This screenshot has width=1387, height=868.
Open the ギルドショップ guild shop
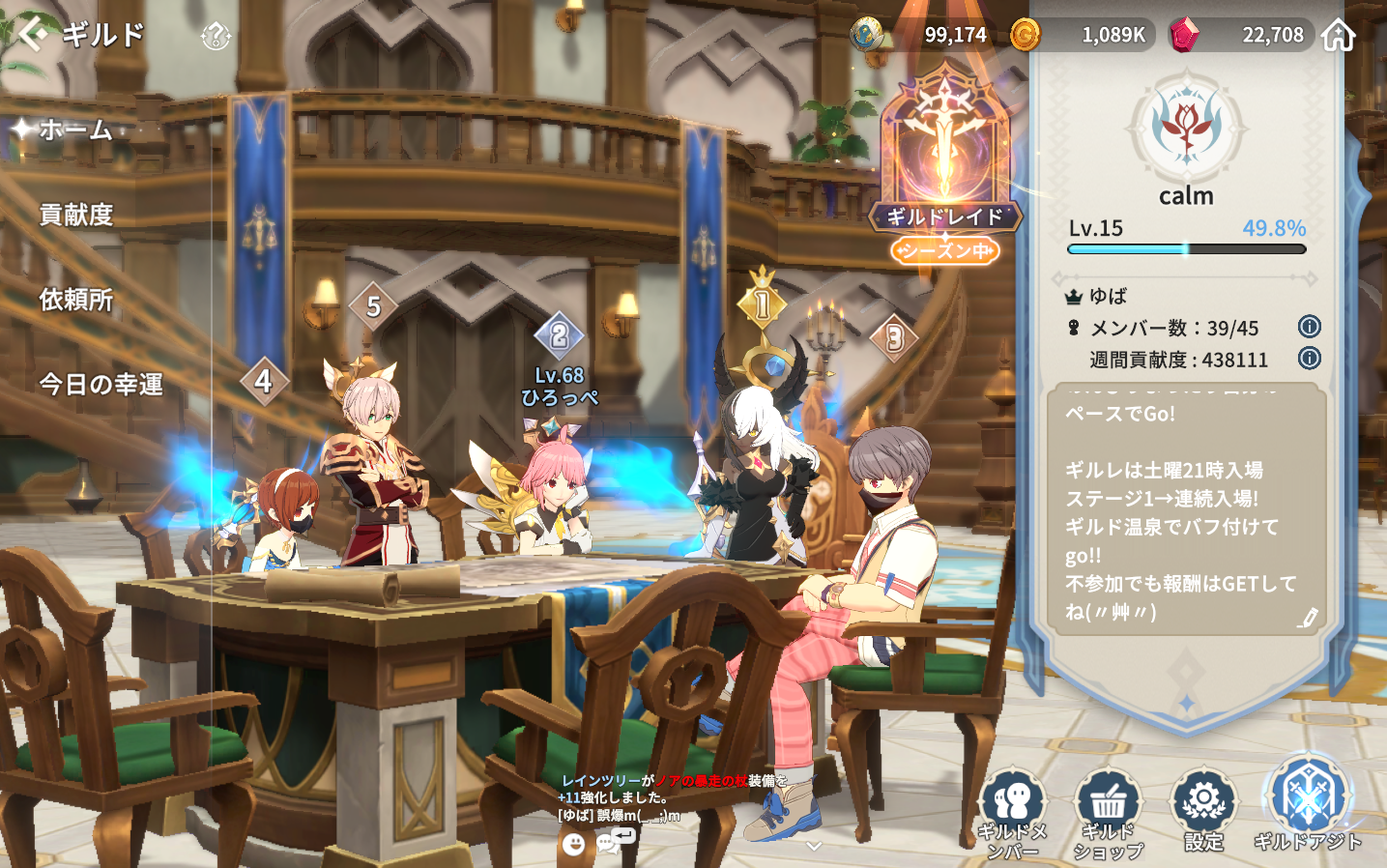click(1108, 813)
